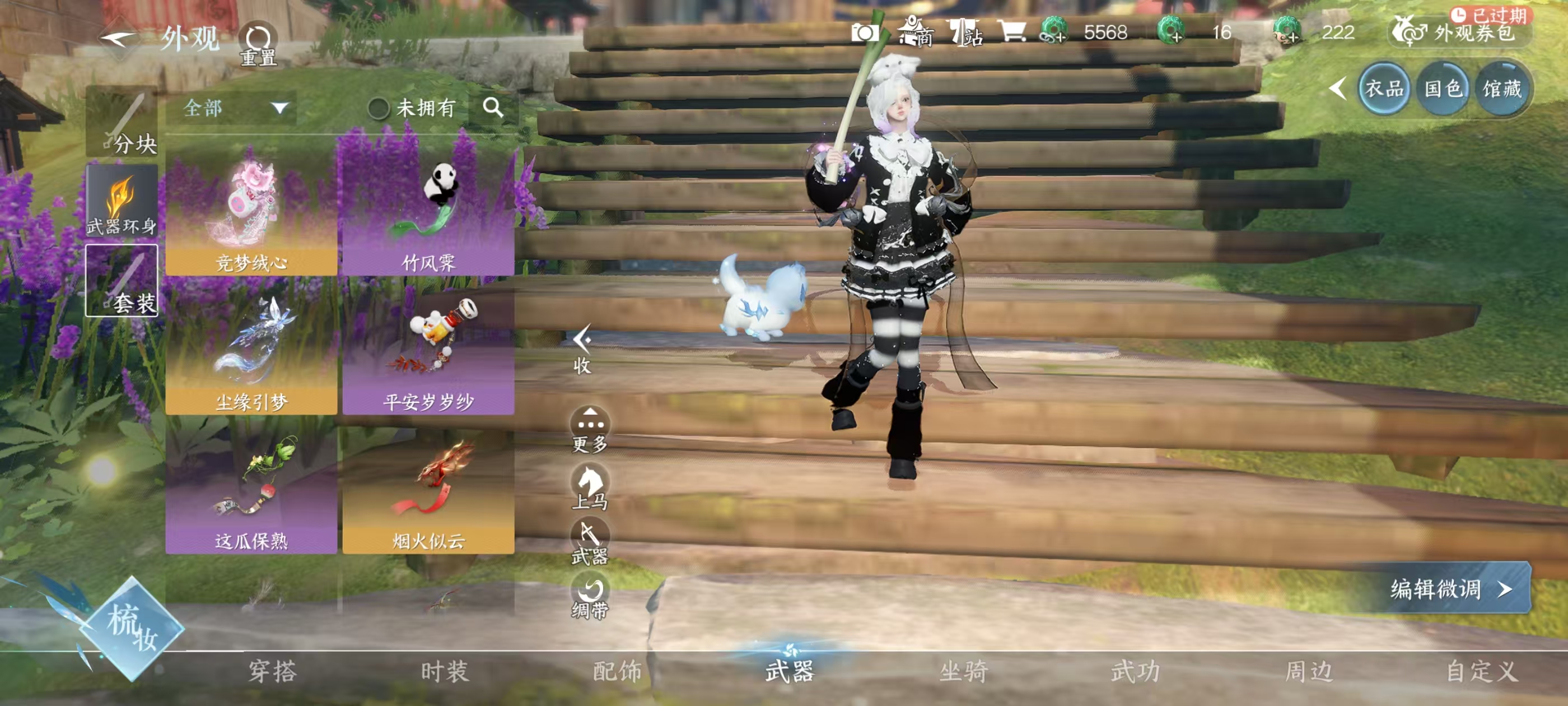Open the 更多 options button
The width and height of the screenshot is (1568, 706).
[x=589, y=429]
